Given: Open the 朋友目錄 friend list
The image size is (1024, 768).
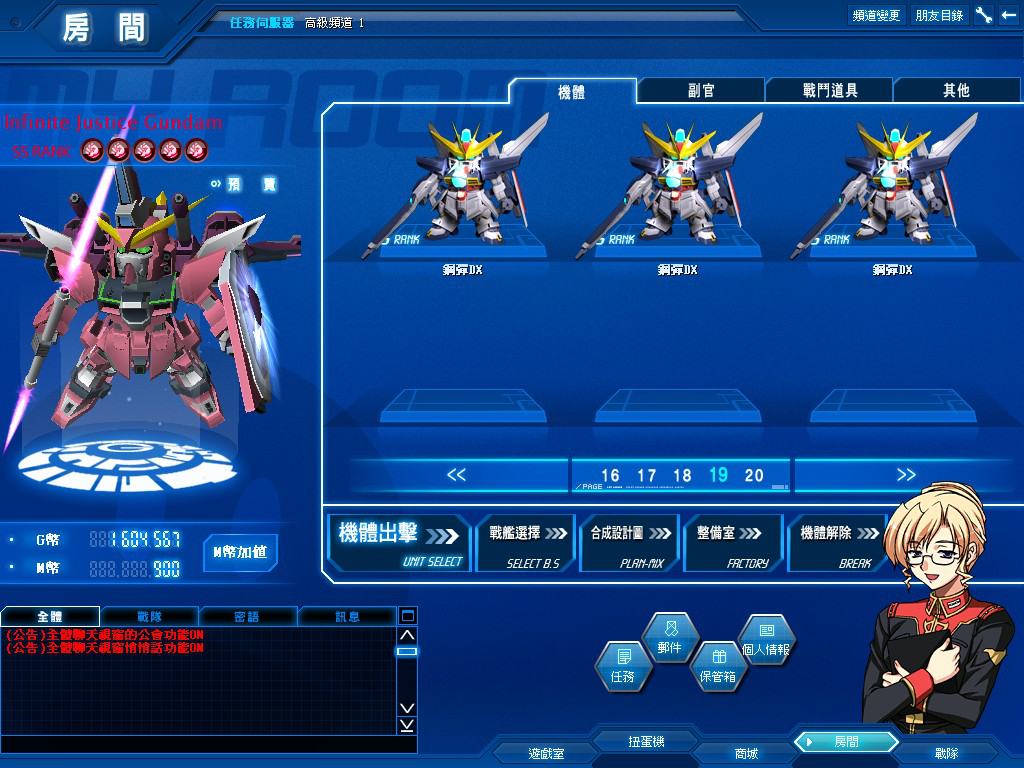Looking at the screenshot, I should tap(939, 15).
